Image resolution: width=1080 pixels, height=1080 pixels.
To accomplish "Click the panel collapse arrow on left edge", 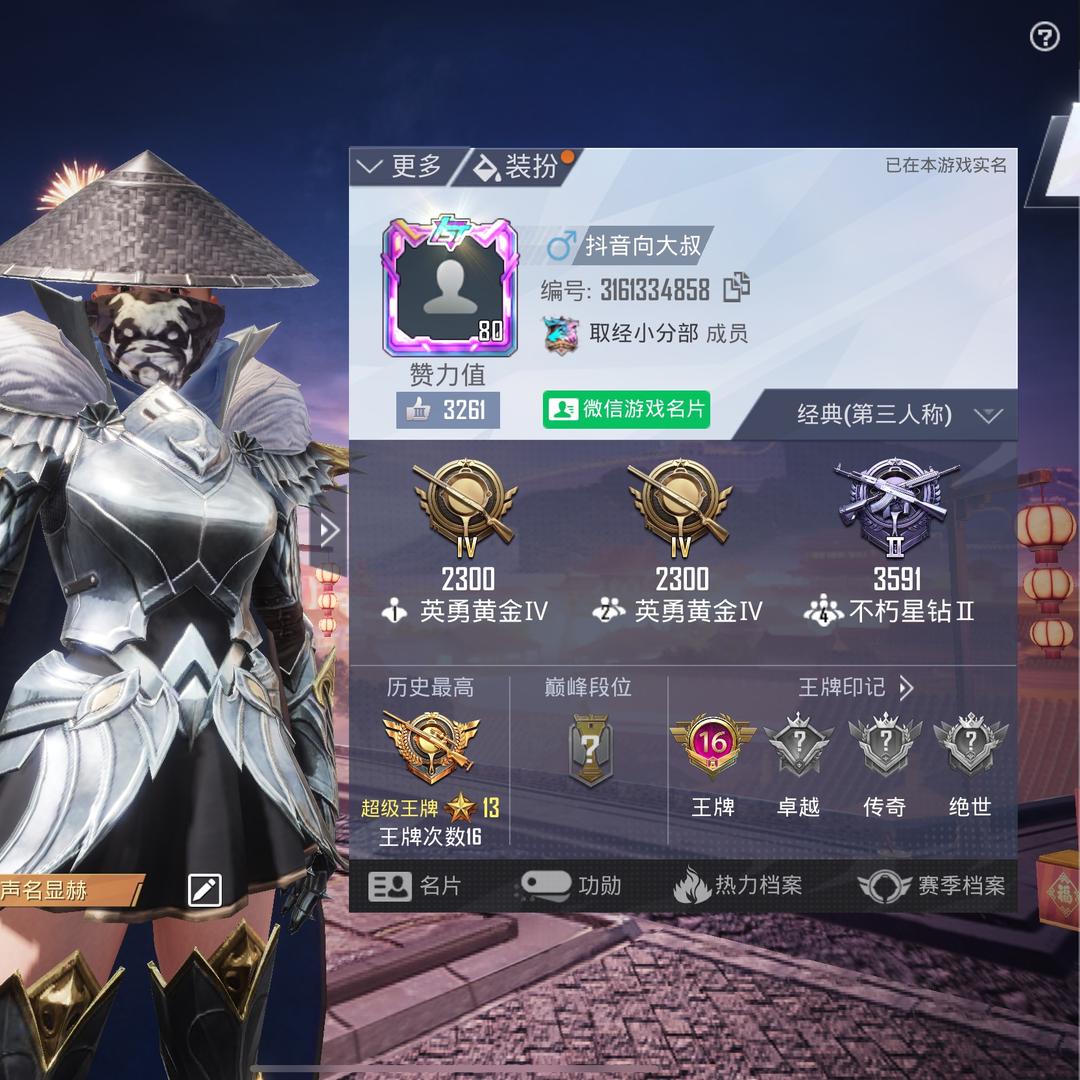I will (x=328, y=530).
